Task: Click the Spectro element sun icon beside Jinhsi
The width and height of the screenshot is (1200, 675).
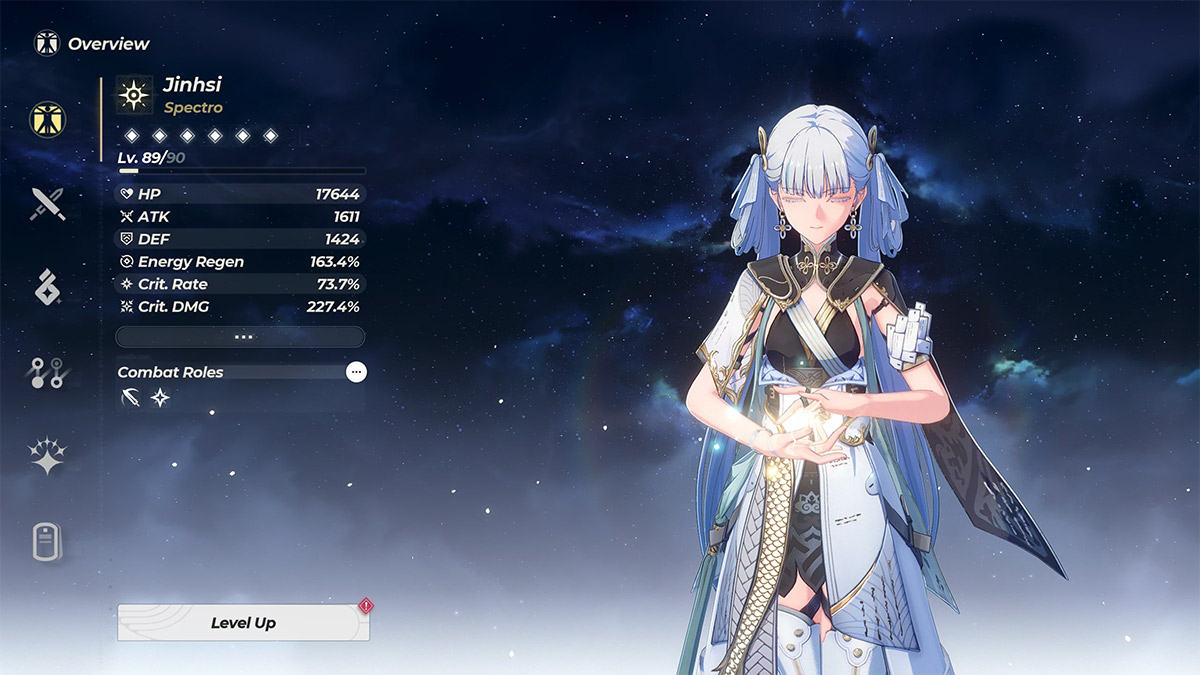Action: (x=134, y=95)
